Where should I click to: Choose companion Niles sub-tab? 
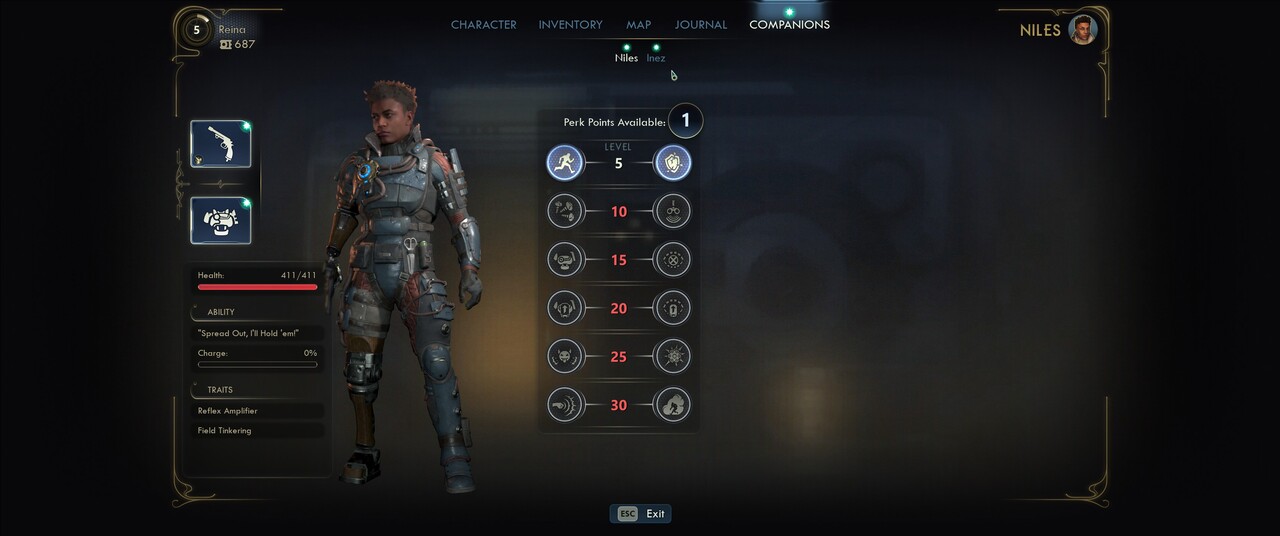626,57
